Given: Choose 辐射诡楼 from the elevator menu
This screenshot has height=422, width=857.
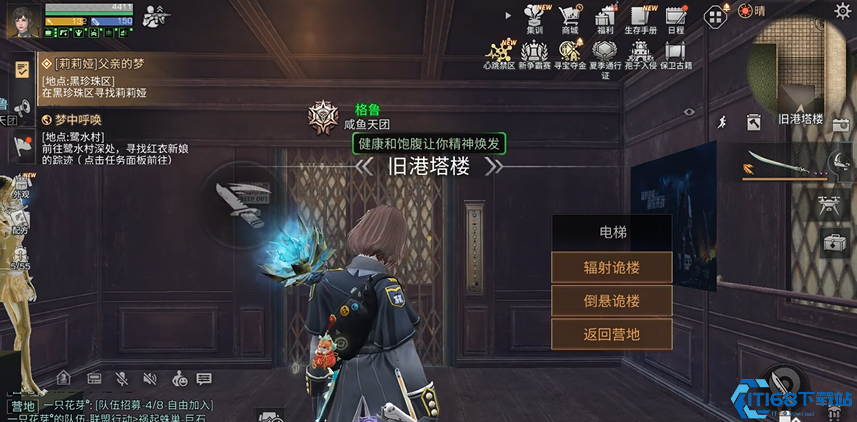Looking at the screenshot, I should click(611, 268).
